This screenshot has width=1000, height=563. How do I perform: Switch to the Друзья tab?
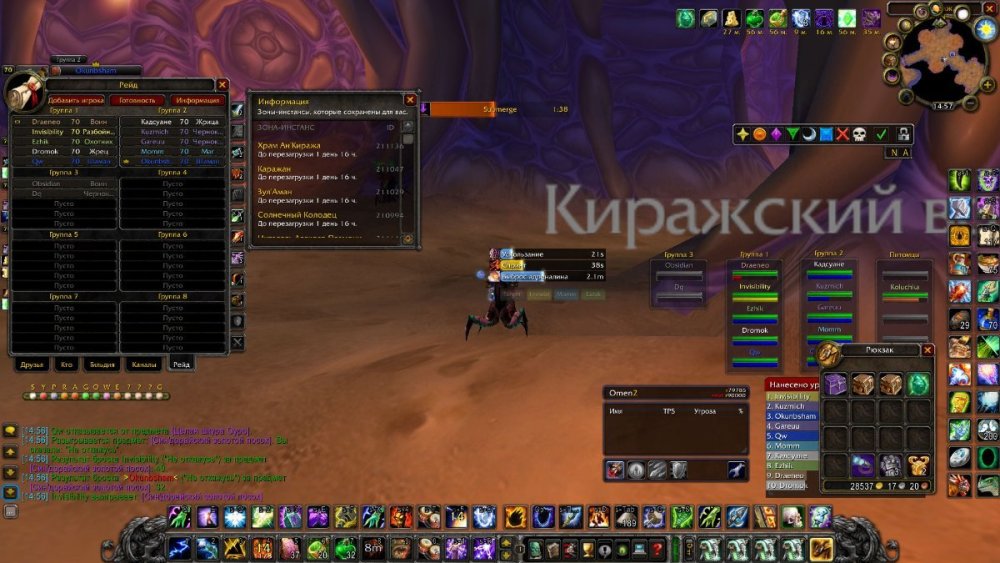pos(32,364)
